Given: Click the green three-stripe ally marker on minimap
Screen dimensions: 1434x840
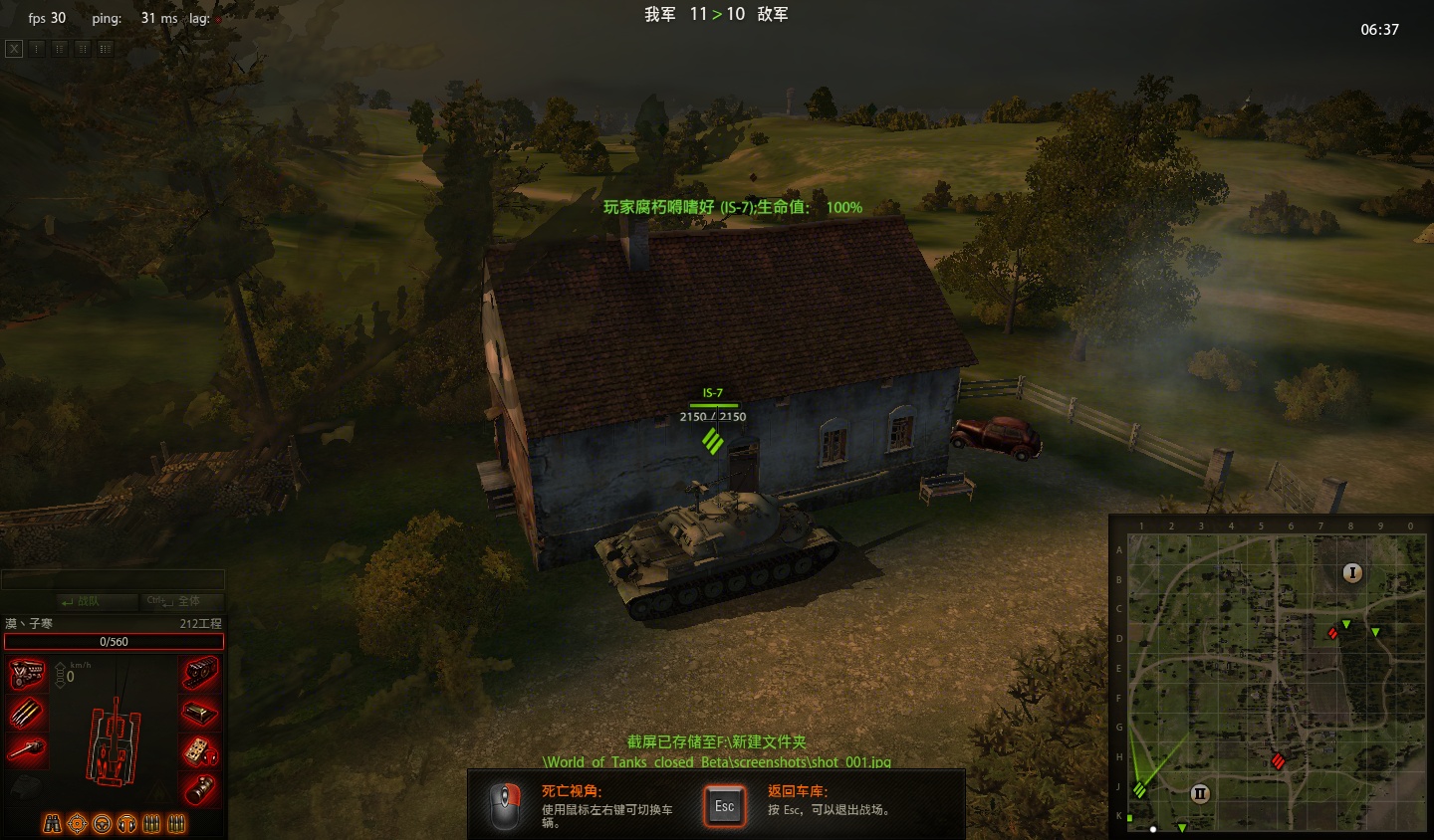Looking at the screenshot, I should (1139, 790).
